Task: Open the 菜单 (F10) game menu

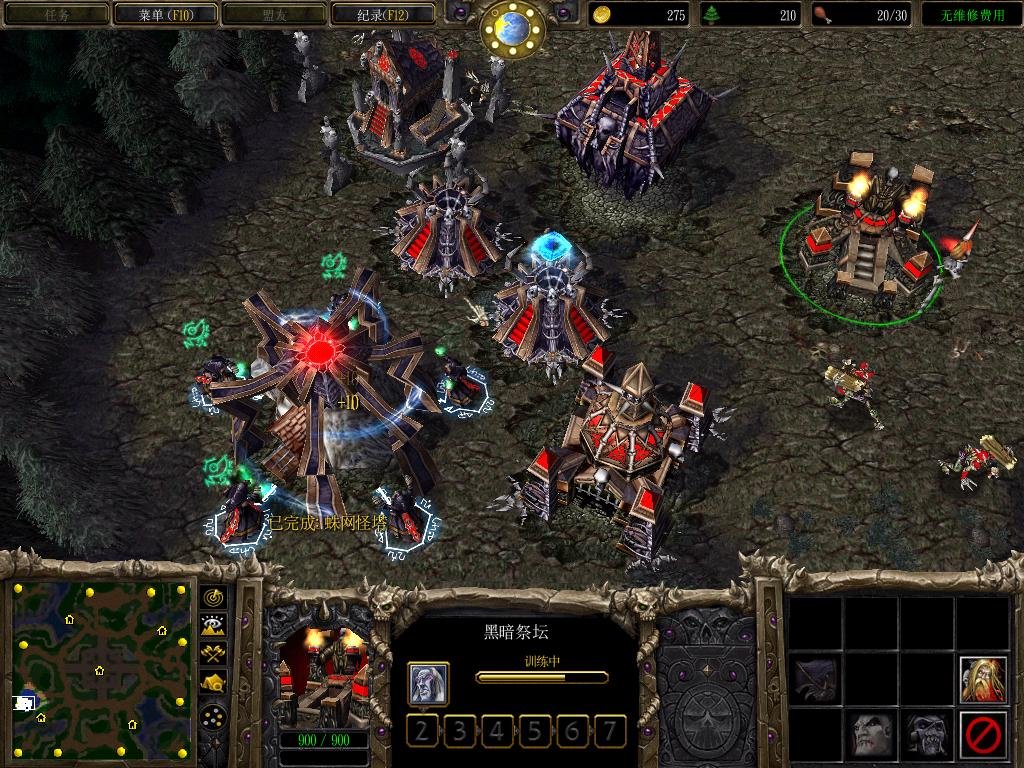Action: pos(164,14)
